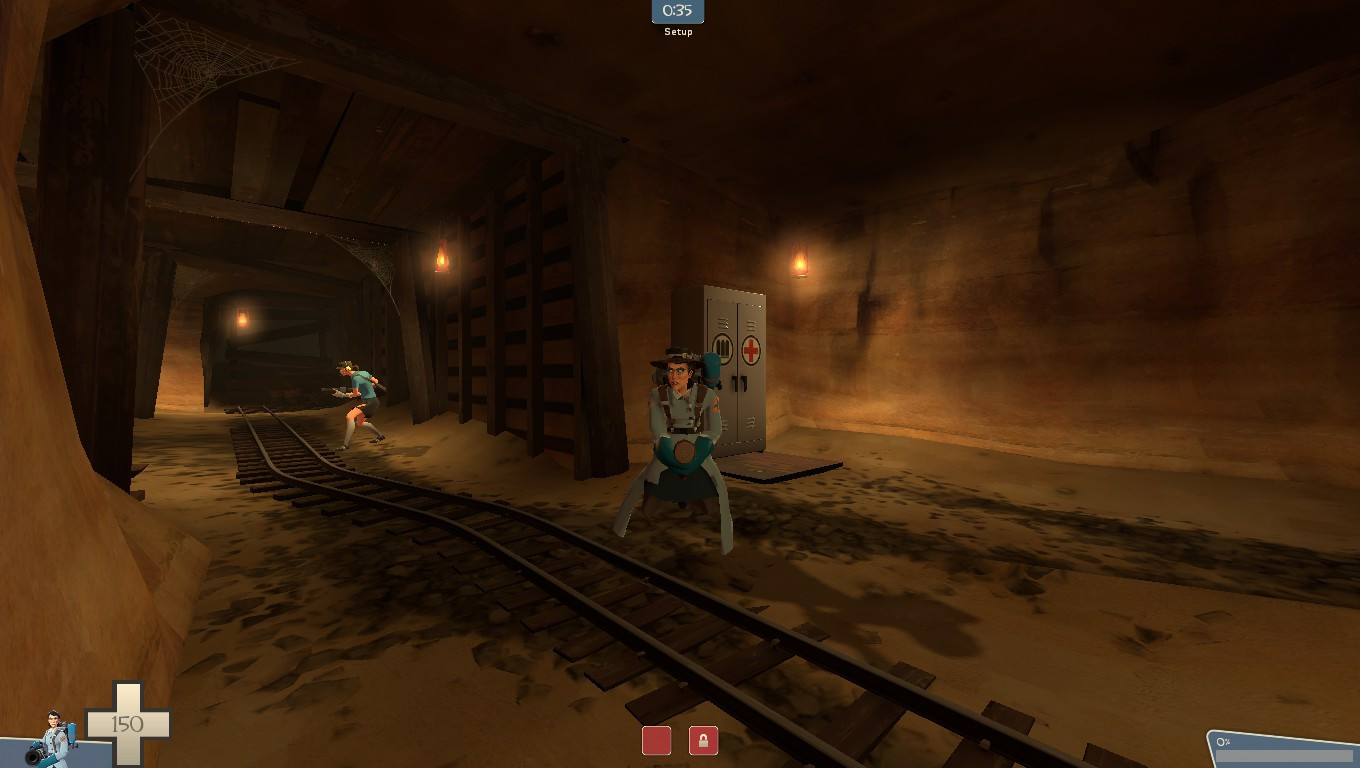Toggle the padlocked second objective indicator
The height and width of the screenshot is (768, 1360).
pos(703,742)
